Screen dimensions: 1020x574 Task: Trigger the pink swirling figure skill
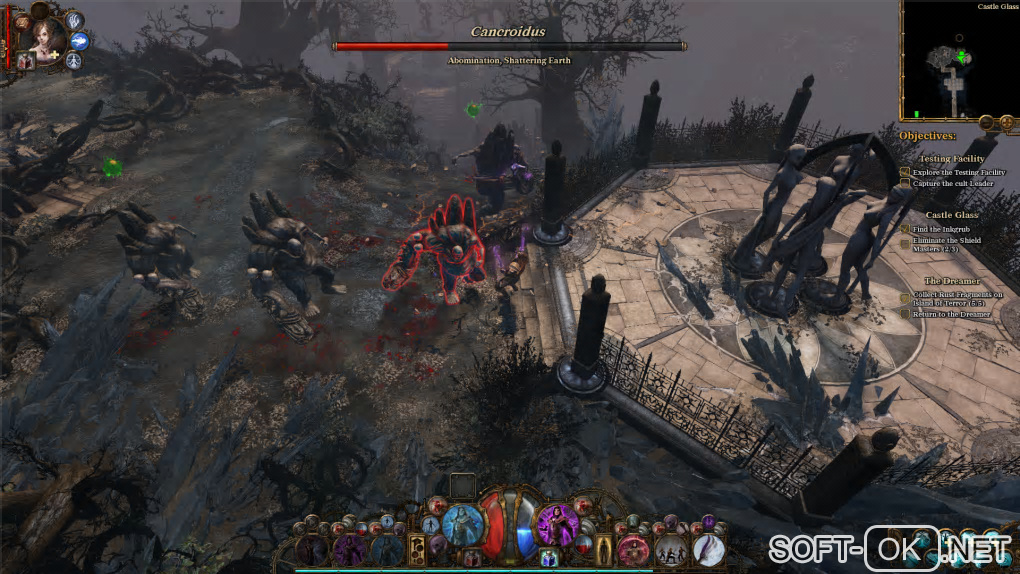632,548
